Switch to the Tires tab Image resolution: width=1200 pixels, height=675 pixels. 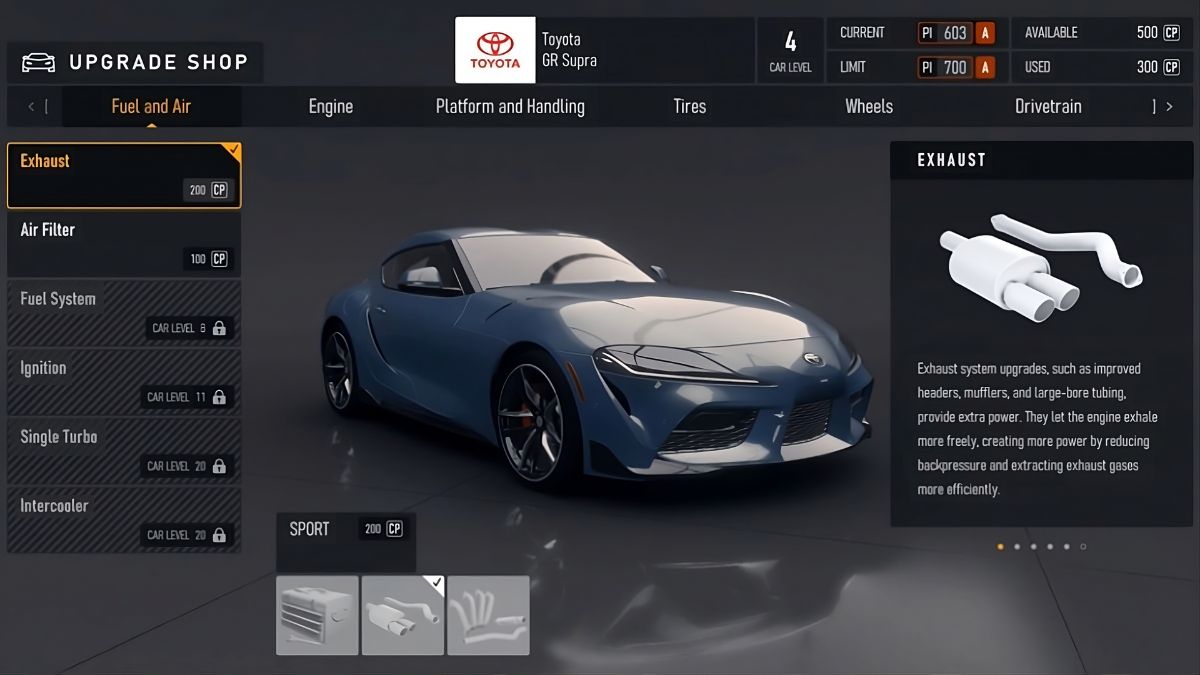tap(689, 107)
